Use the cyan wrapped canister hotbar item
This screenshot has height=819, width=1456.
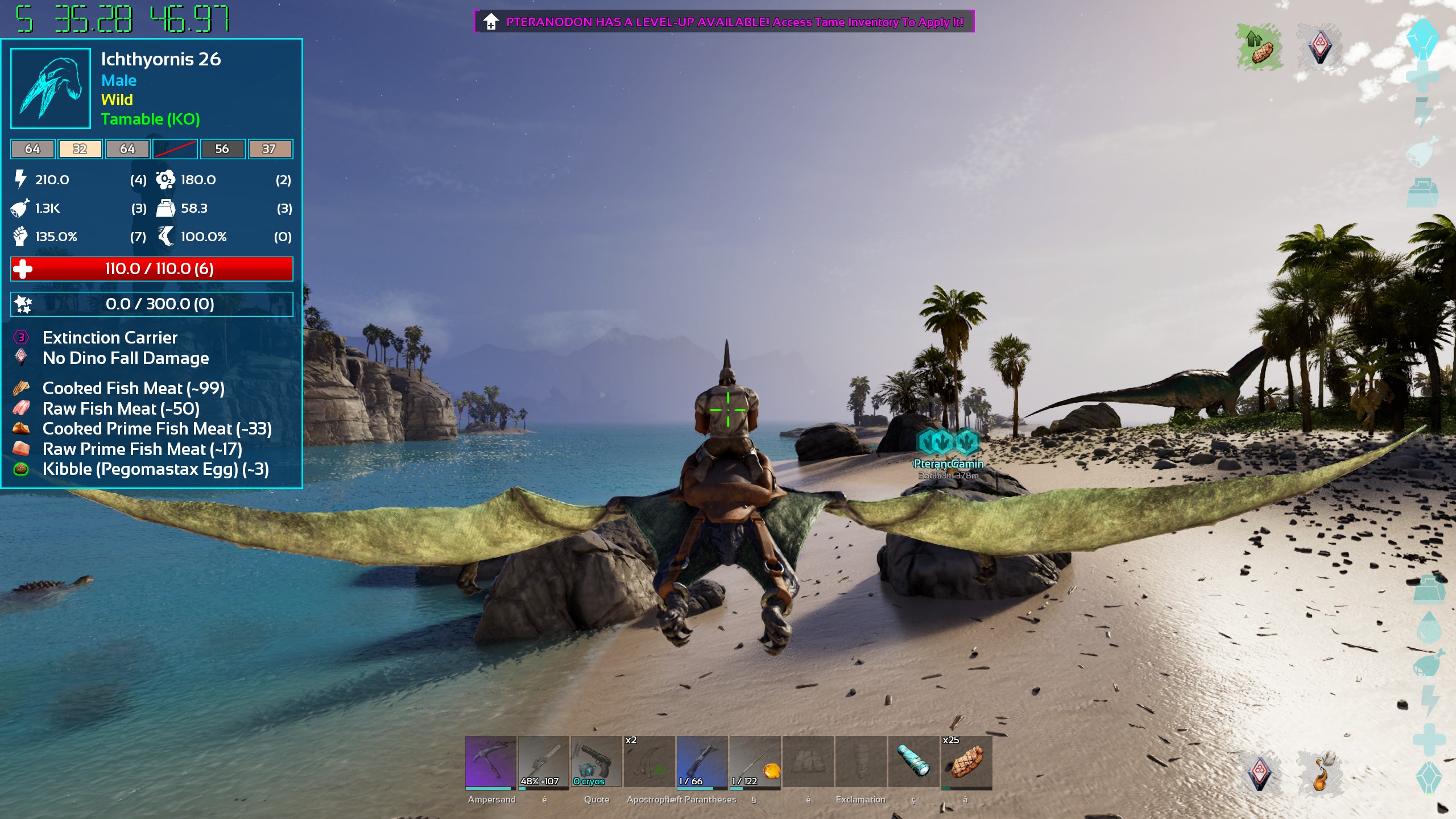pyautogui.click(x=913, y=762)
